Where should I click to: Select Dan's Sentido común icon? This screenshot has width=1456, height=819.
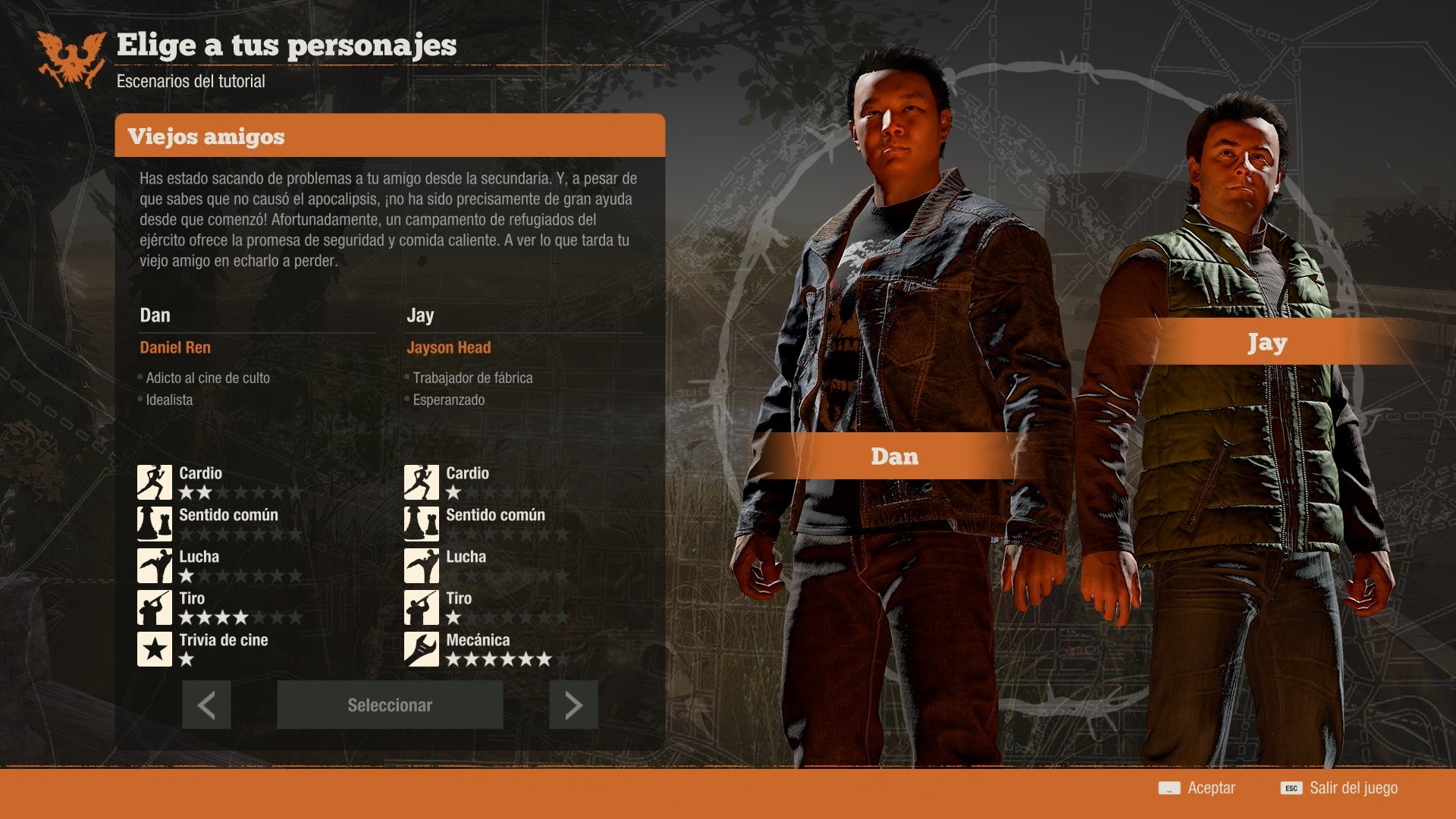[x=155, y=522]
